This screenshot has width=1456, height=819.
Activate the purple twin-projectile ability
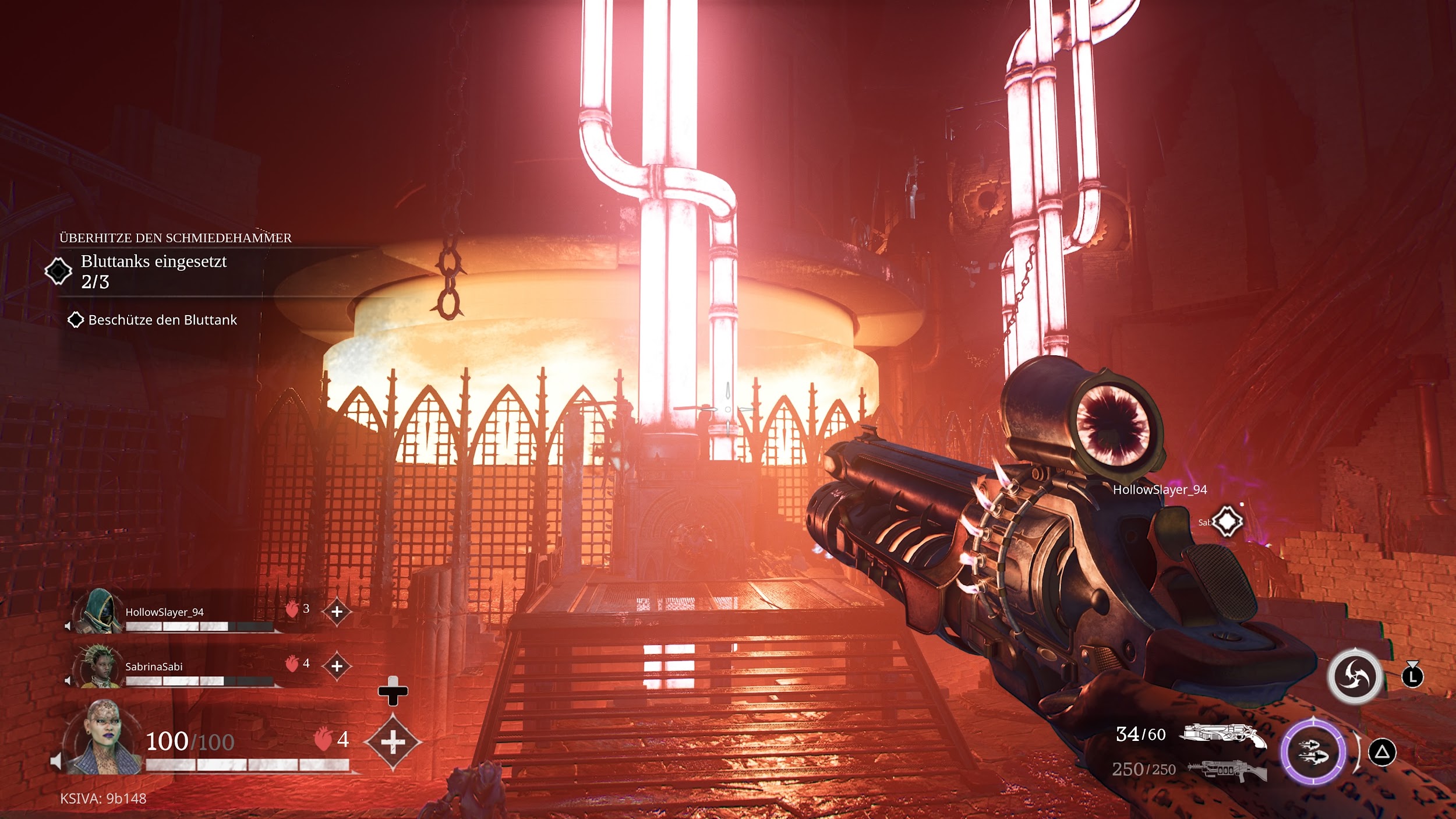click(x=1313, y=753)
